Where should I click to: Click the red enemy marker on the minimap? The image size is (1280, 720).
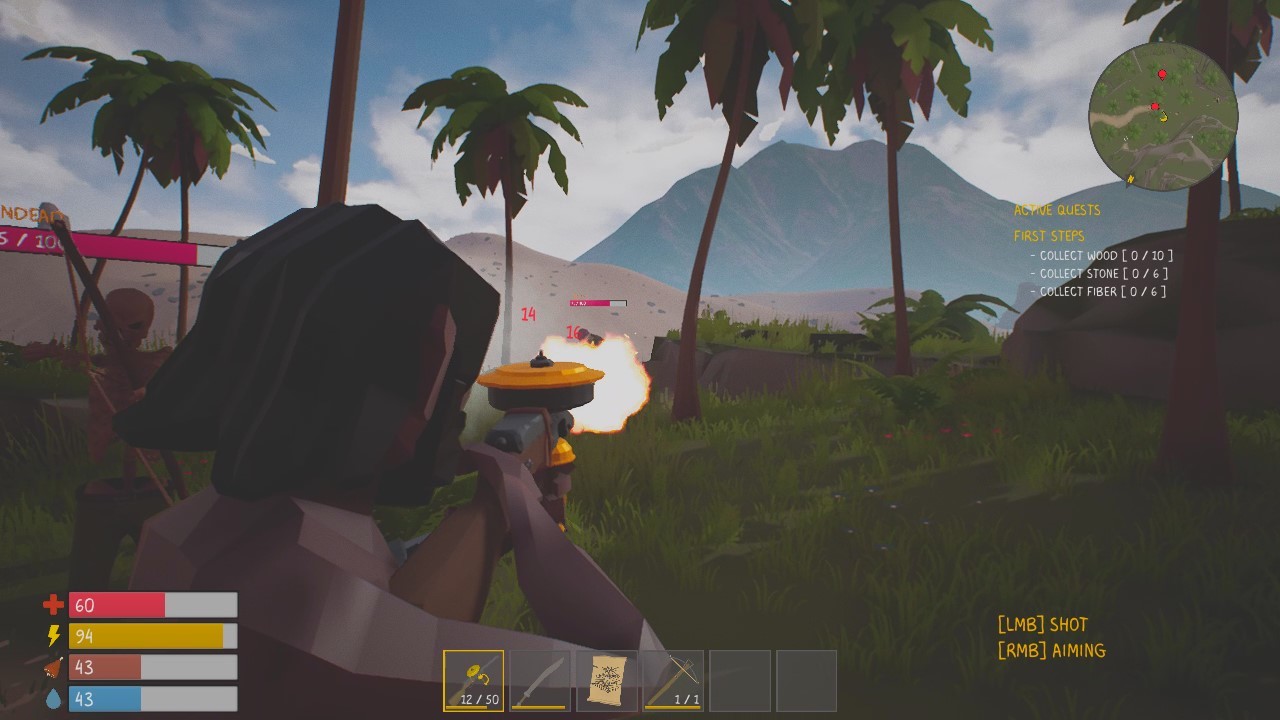pos(1161,73)
